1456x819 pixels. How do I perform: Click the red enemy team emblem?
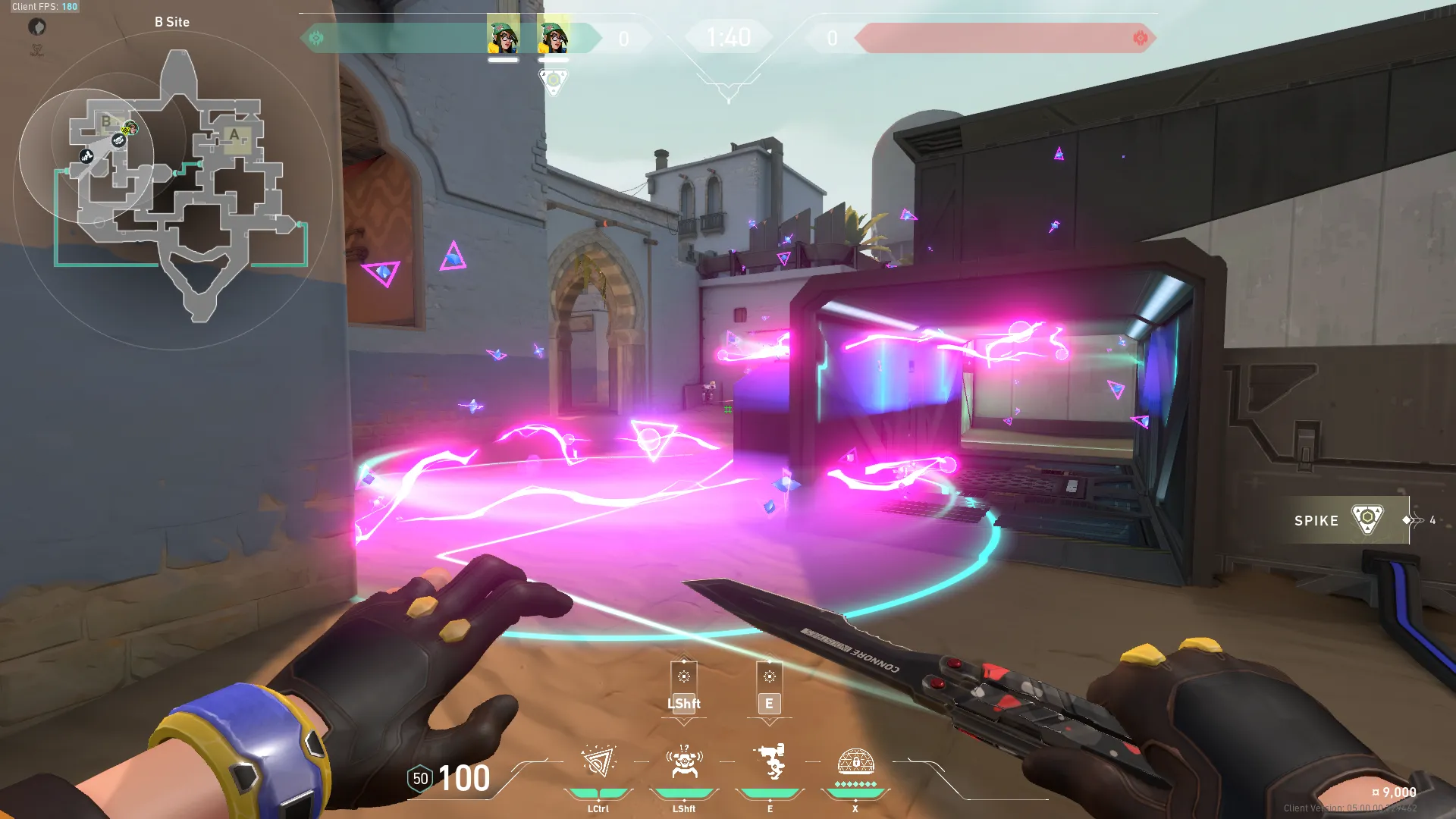(x=1140, y=38)
